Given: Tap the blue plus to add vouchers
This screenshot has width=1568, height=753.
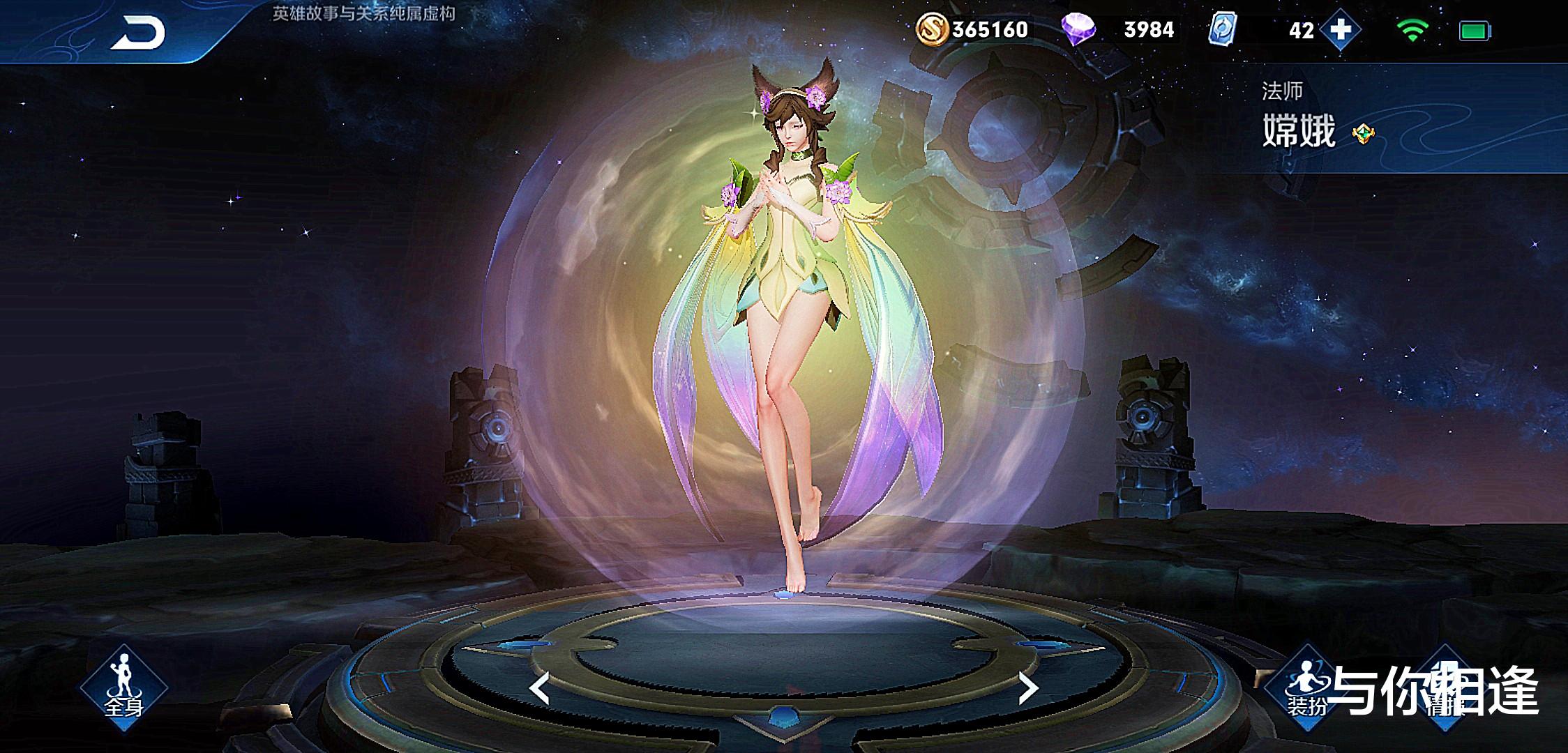Looking at the screenshot, I should (x=1340, y=30).
